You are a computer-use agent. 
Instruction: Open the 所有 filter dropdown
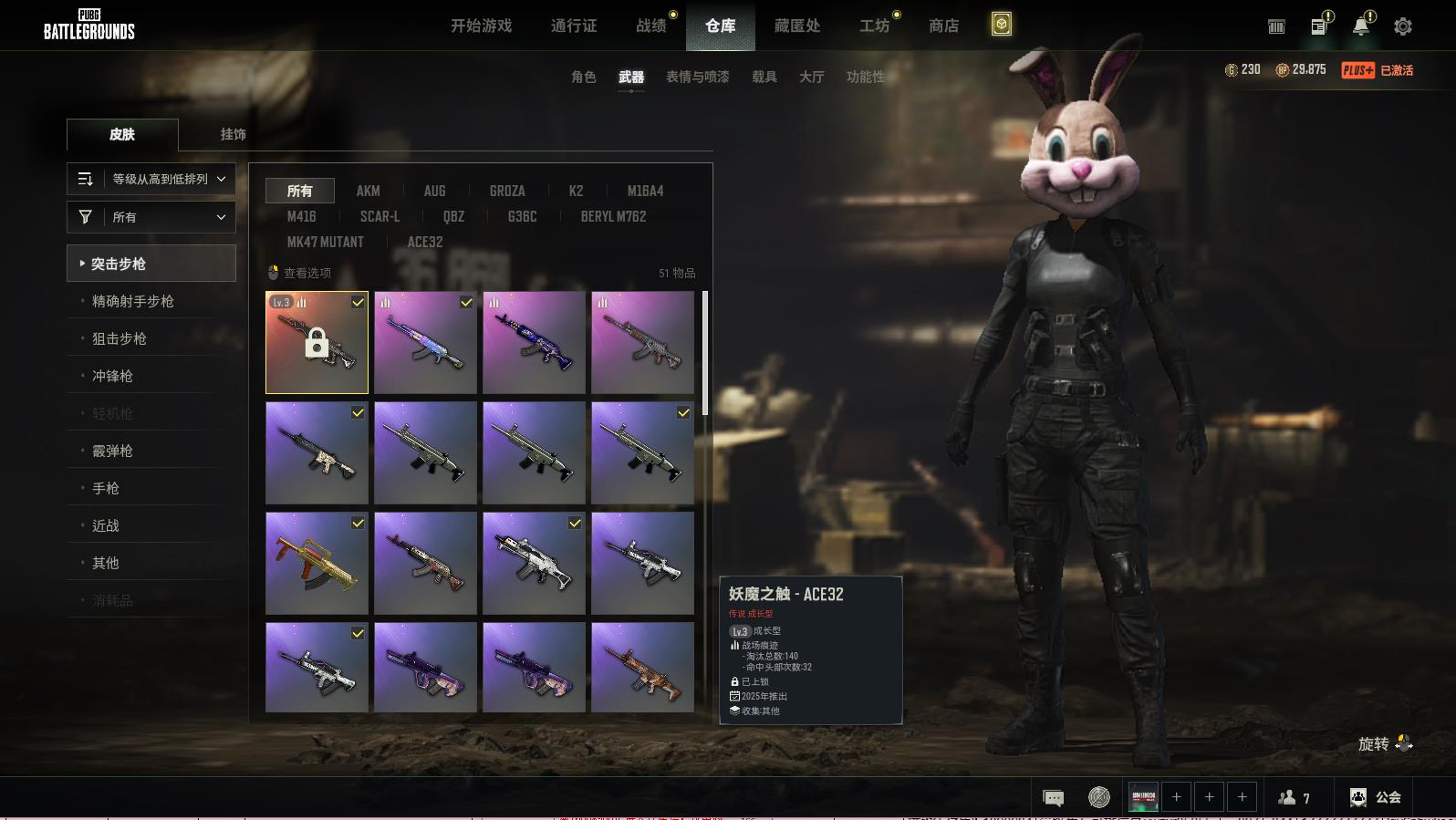[x=151, y=217]
